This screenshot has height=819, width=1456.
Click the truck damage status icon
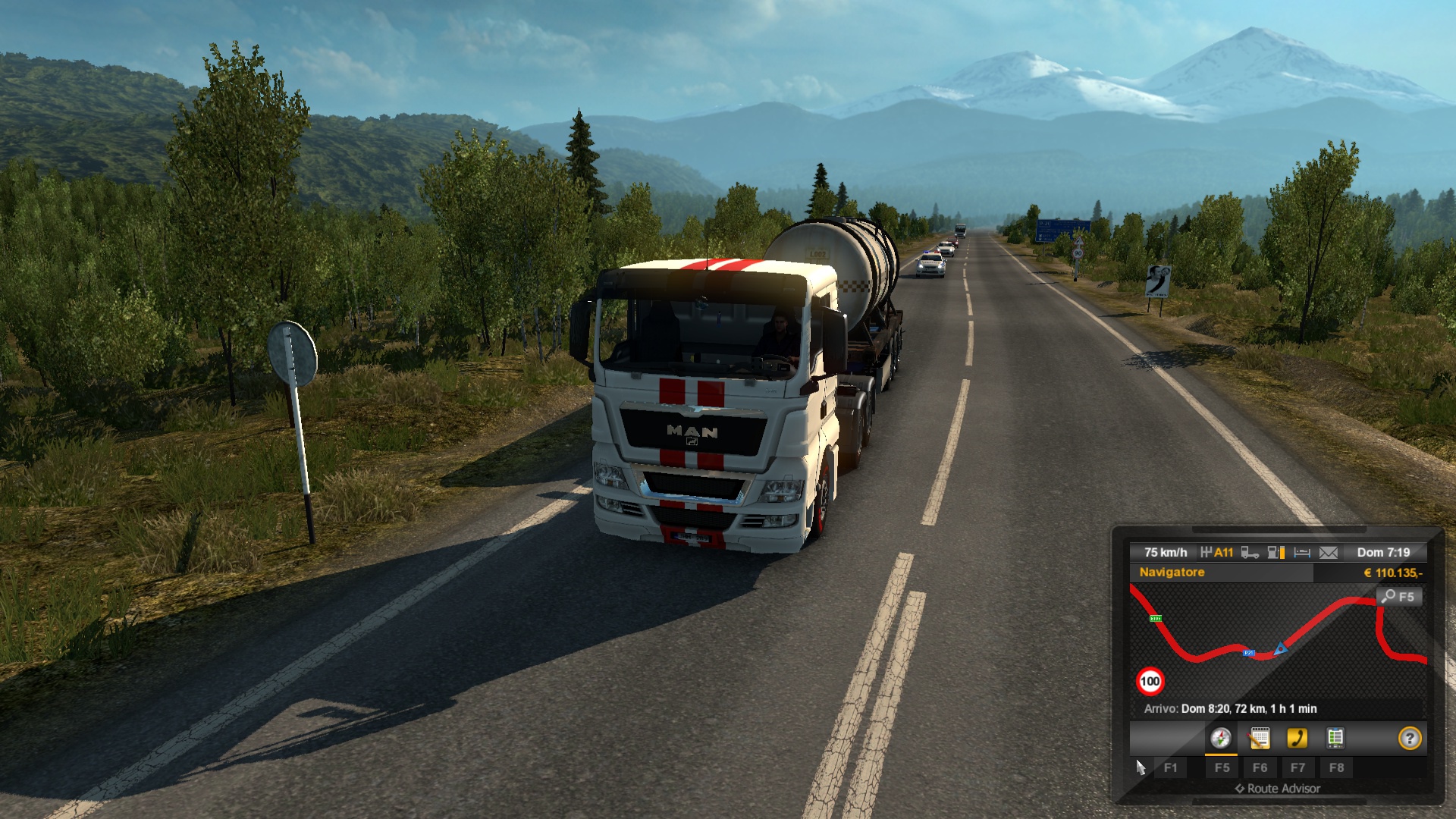click(1250, 553)
